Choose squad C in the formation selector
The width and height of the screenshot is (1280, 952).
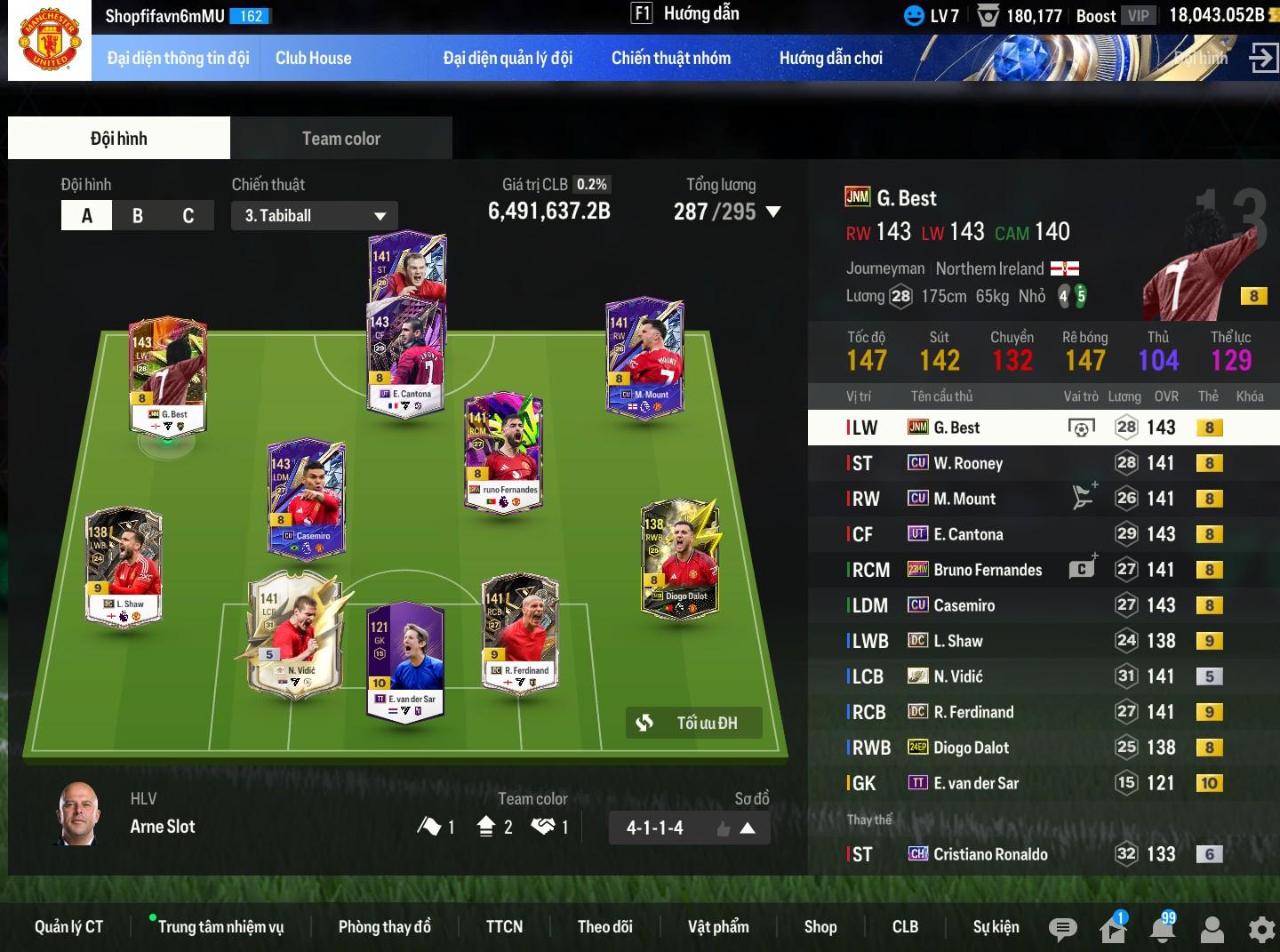click(x=188, y=216)
